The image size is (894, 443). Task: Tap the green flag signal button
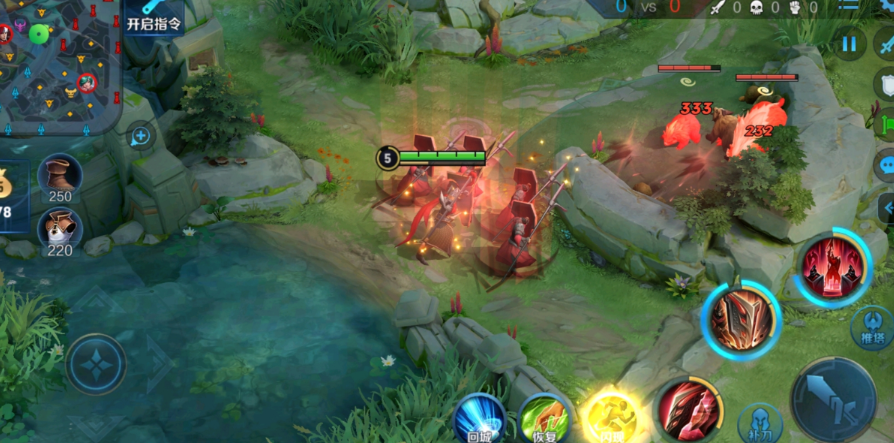886,125
